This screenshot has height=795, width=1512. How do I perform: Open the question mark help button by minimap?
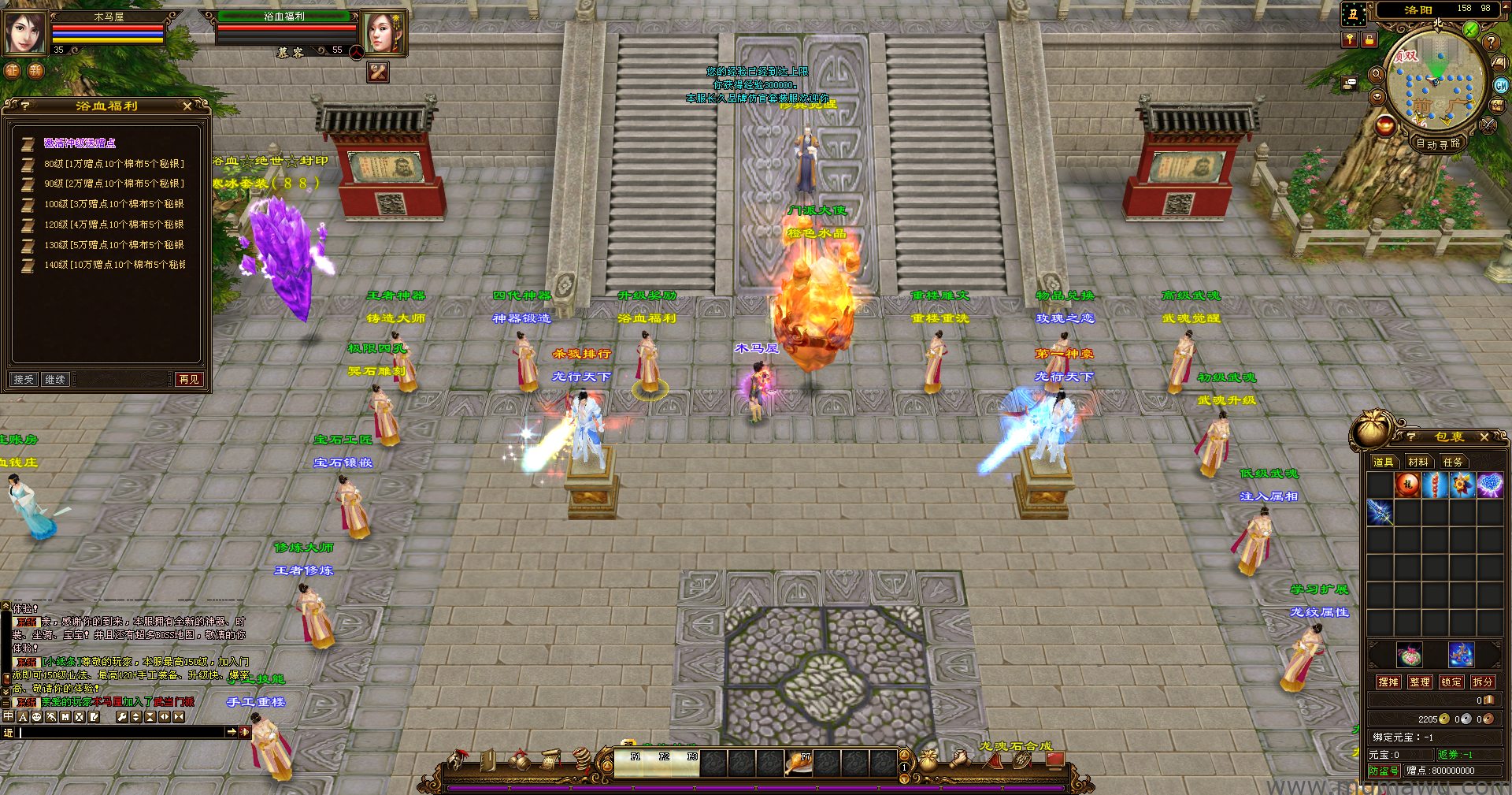[1491, 43]
